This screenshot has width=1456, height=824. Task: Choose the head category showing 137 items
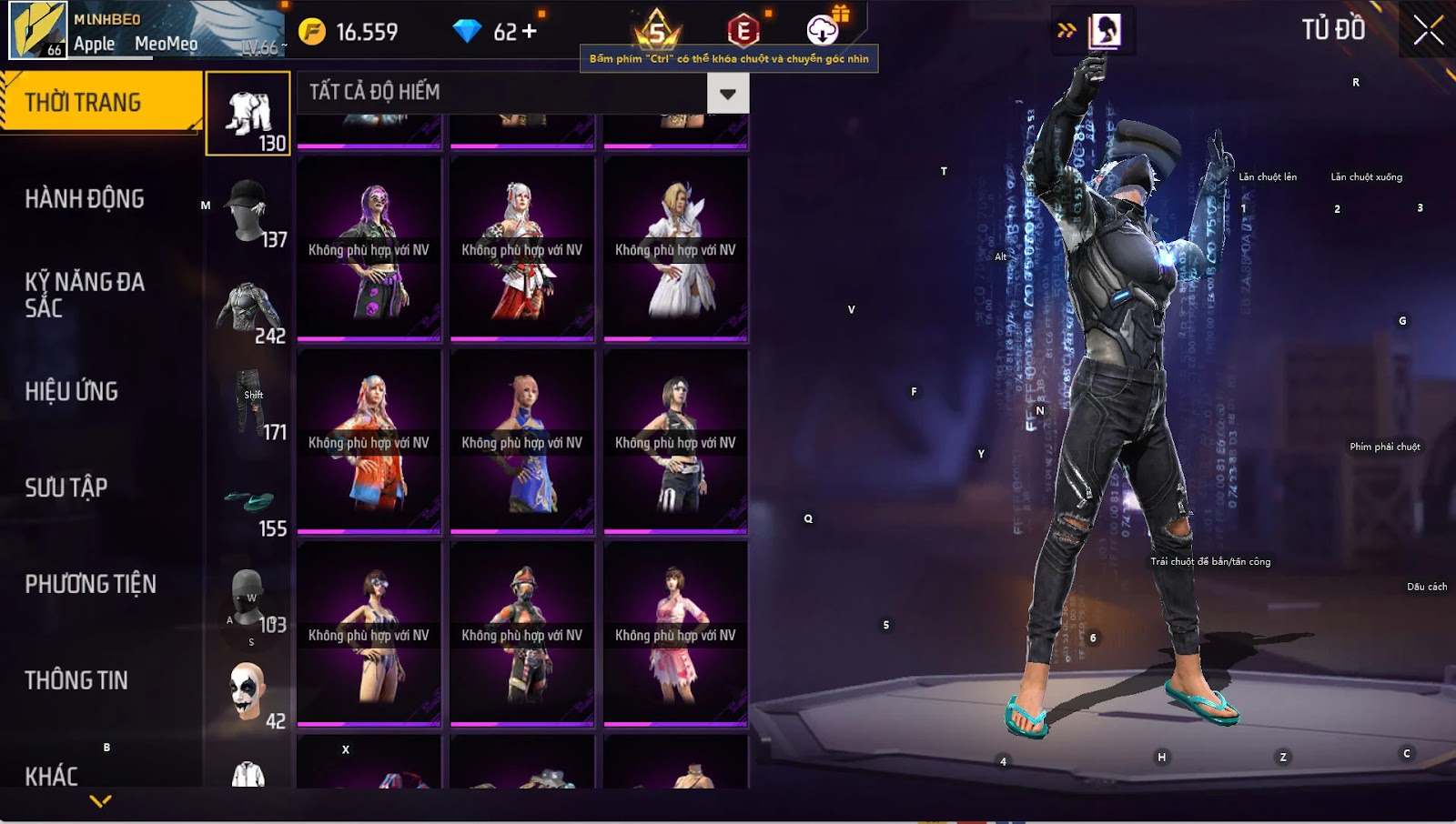[x=248, y=211]
